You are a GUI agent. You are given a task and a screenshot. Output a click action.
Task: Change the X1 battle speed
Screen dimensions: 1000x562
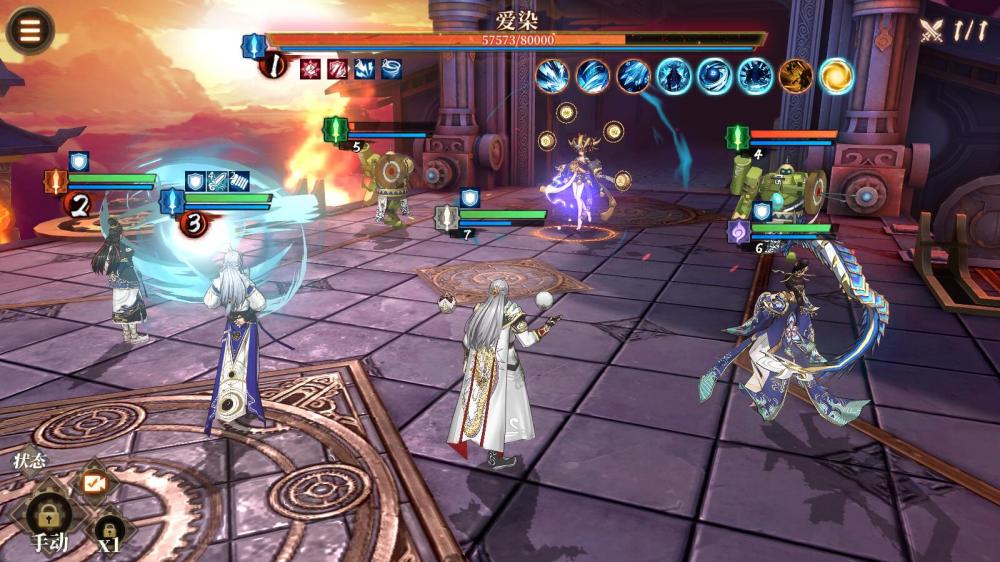click(x=108, y=531)
